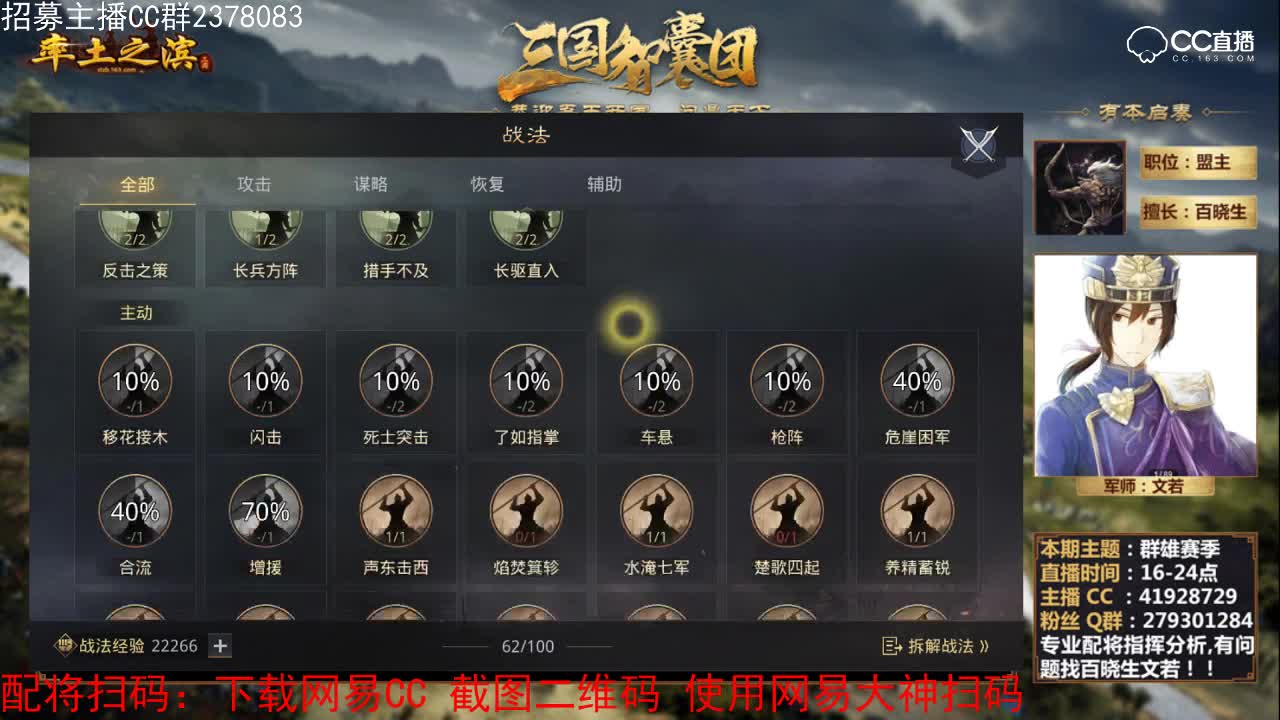Switch to the 辅助 tab
This screenshot has width=1280, height=720.
606,184
